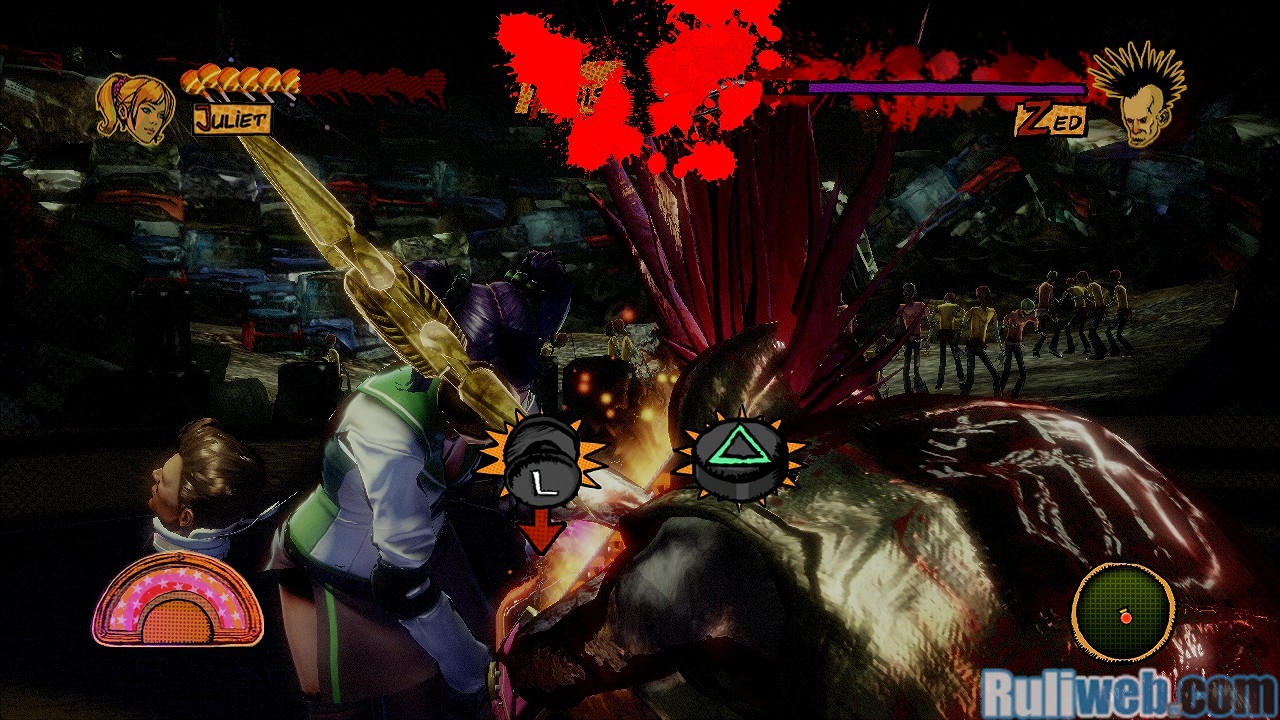Click Juliet's blonde portrait icon
Image resolution: width=1280 pixels, height=720 pixels.
[x=135, y=109]
